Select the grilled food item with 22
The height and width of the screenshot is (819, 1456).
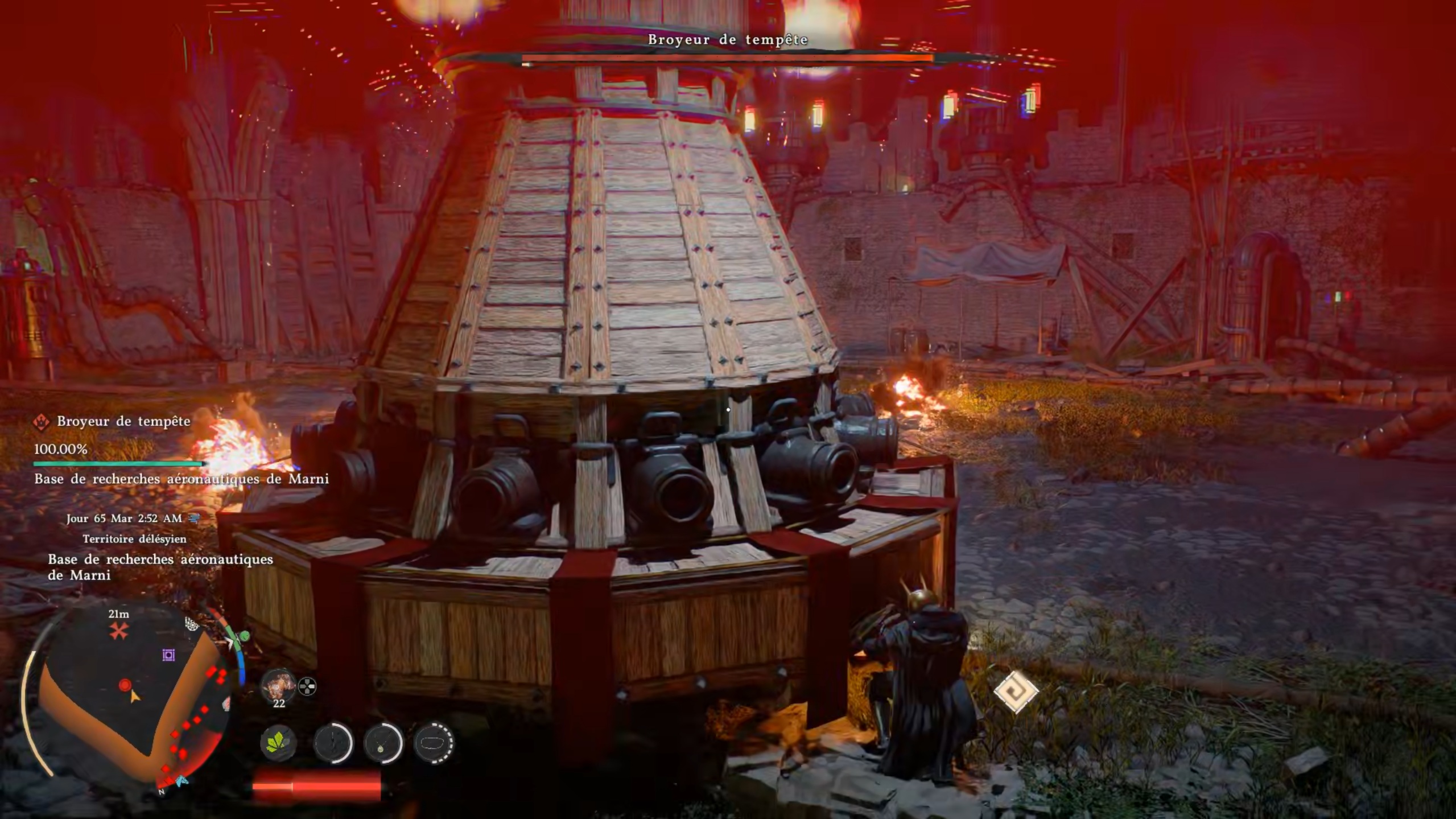pyautogui.click(x=278, y=685)
